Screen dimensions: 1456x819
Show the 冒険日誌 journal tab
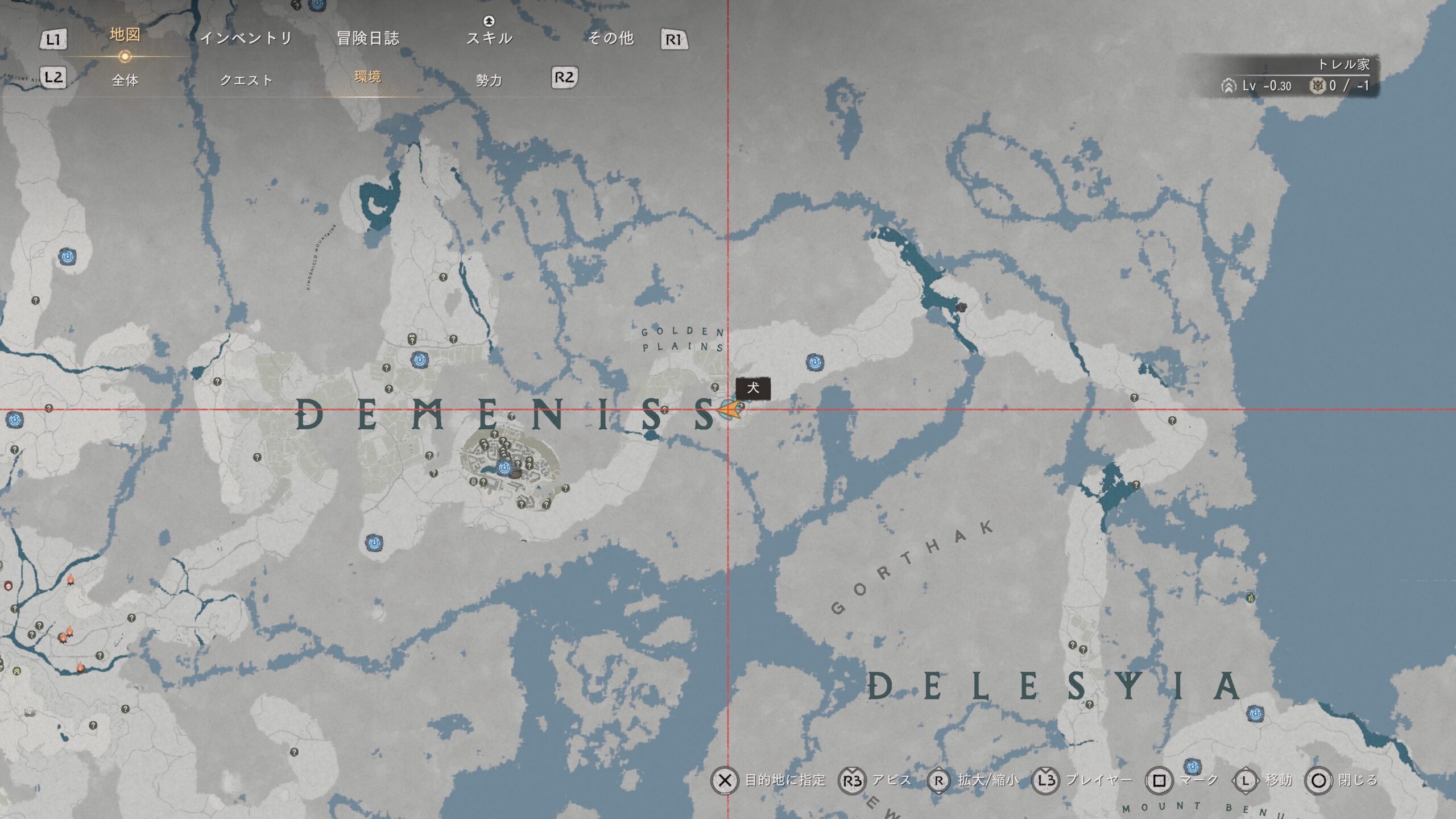pos(368,38)
